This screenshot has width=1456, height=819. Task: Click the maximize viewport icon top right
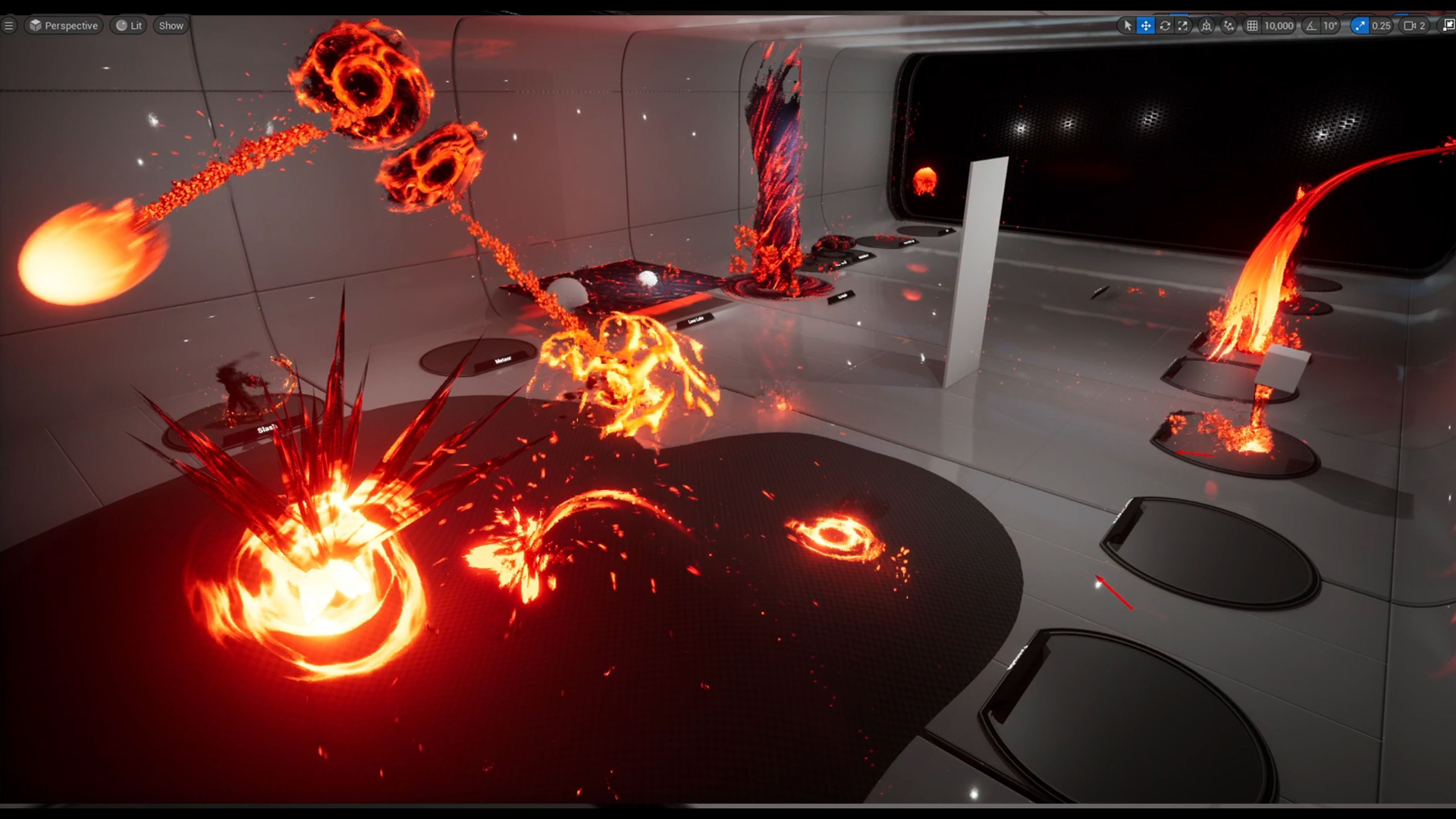[x=1449, y=25]
